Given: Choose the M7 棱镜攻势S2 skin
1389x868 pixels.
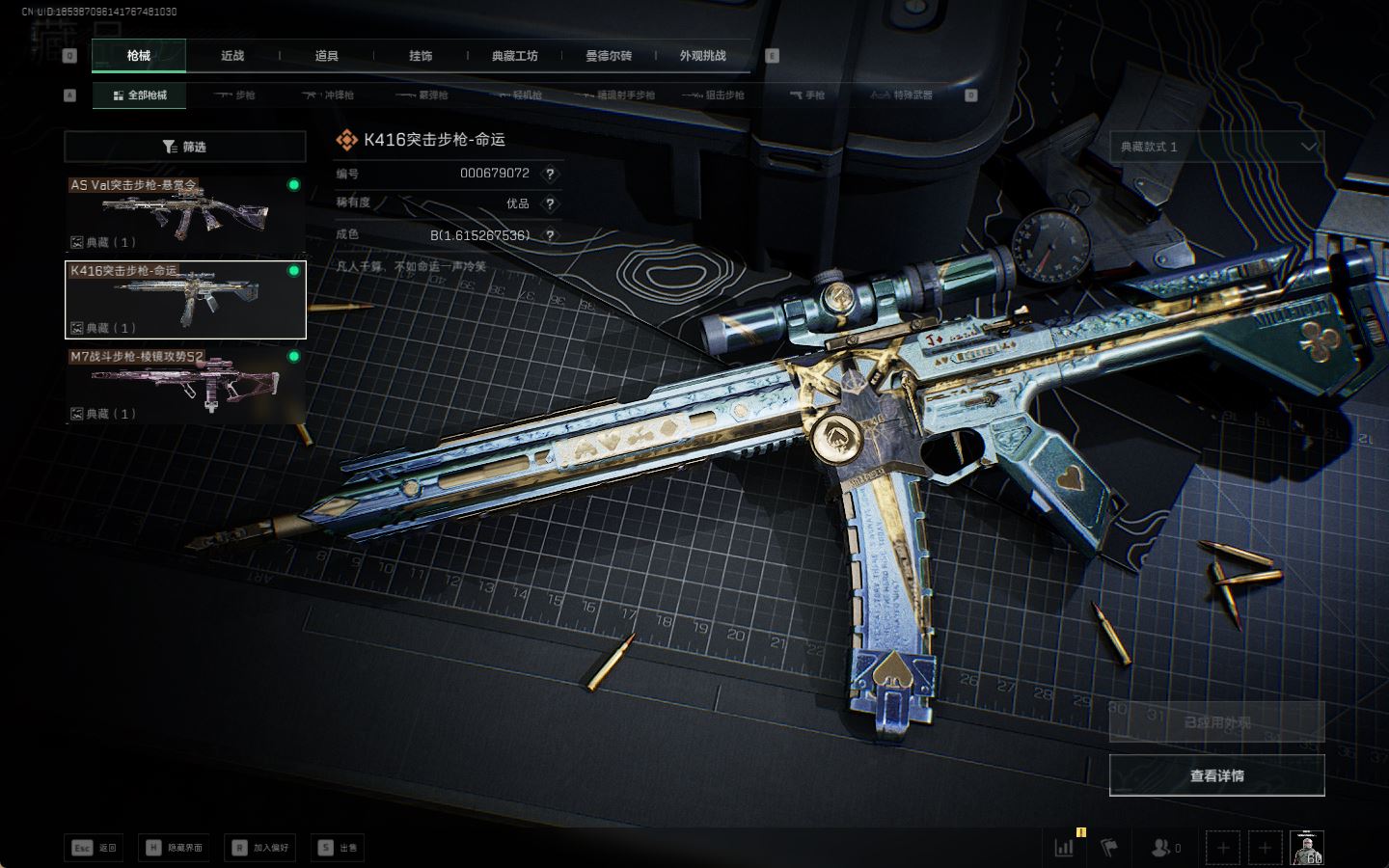Looking at the screenshot, I should [x=185, y=385].
